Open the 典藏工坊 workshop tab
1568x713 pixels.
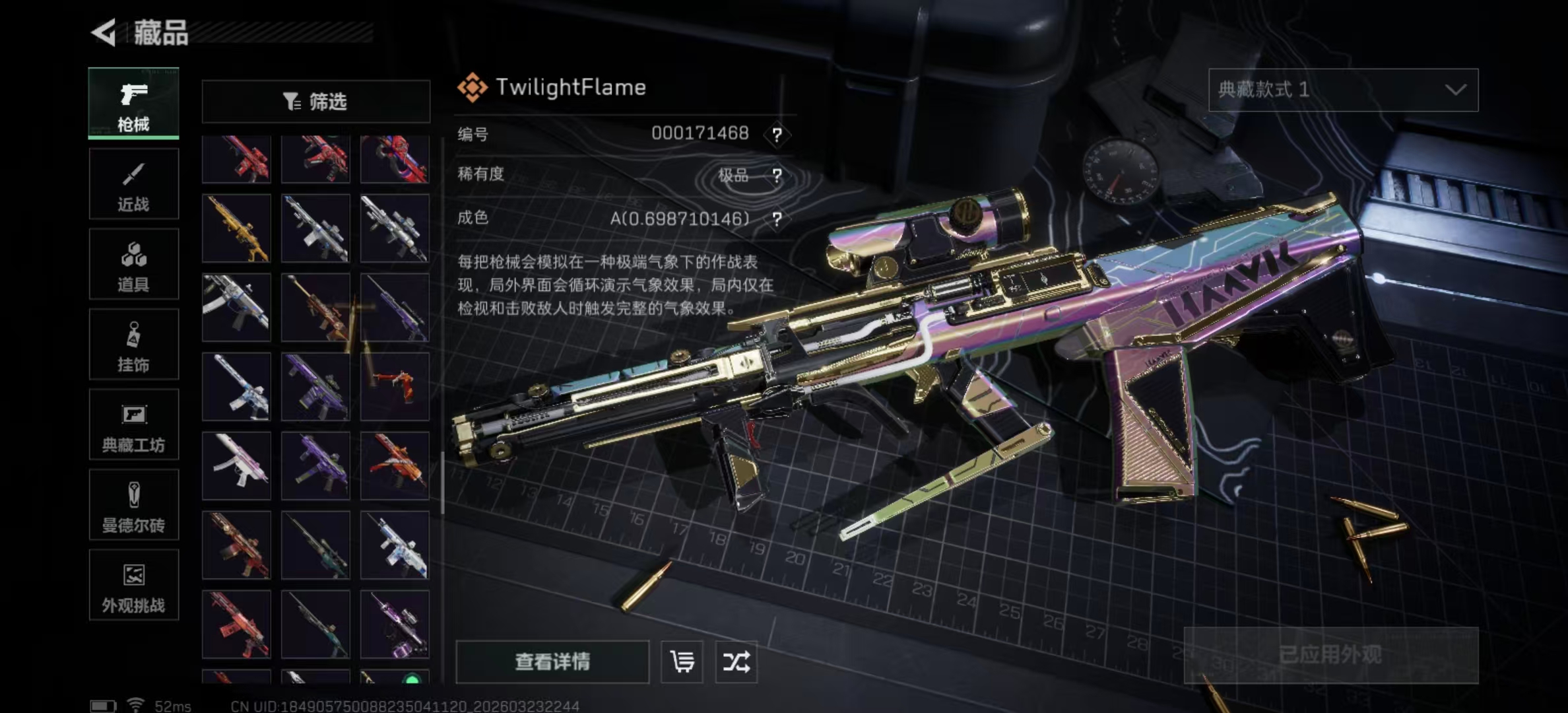click(133, 425)
